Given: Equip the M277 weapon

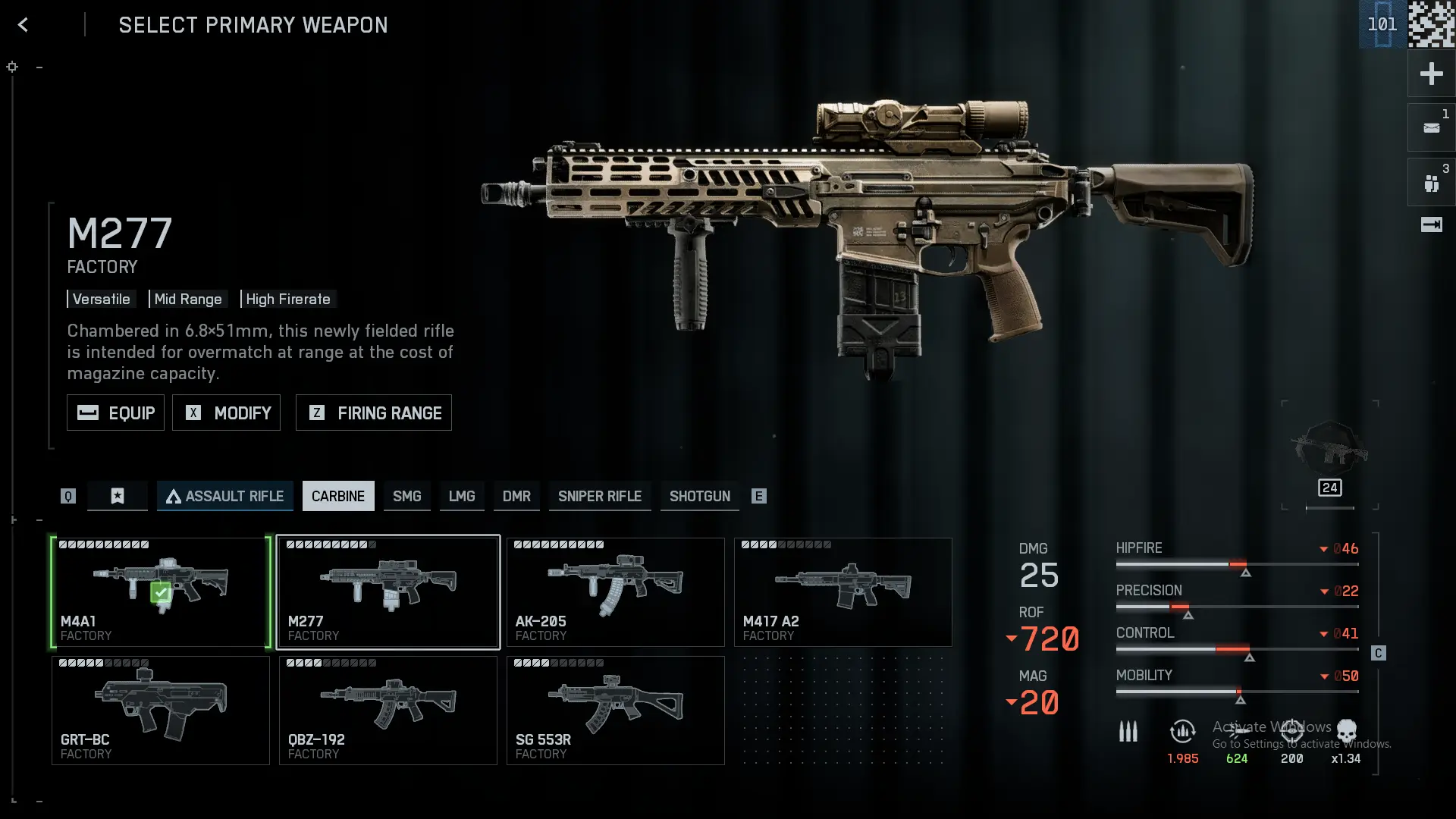Looking at the screenshot, I should [115, 413].
